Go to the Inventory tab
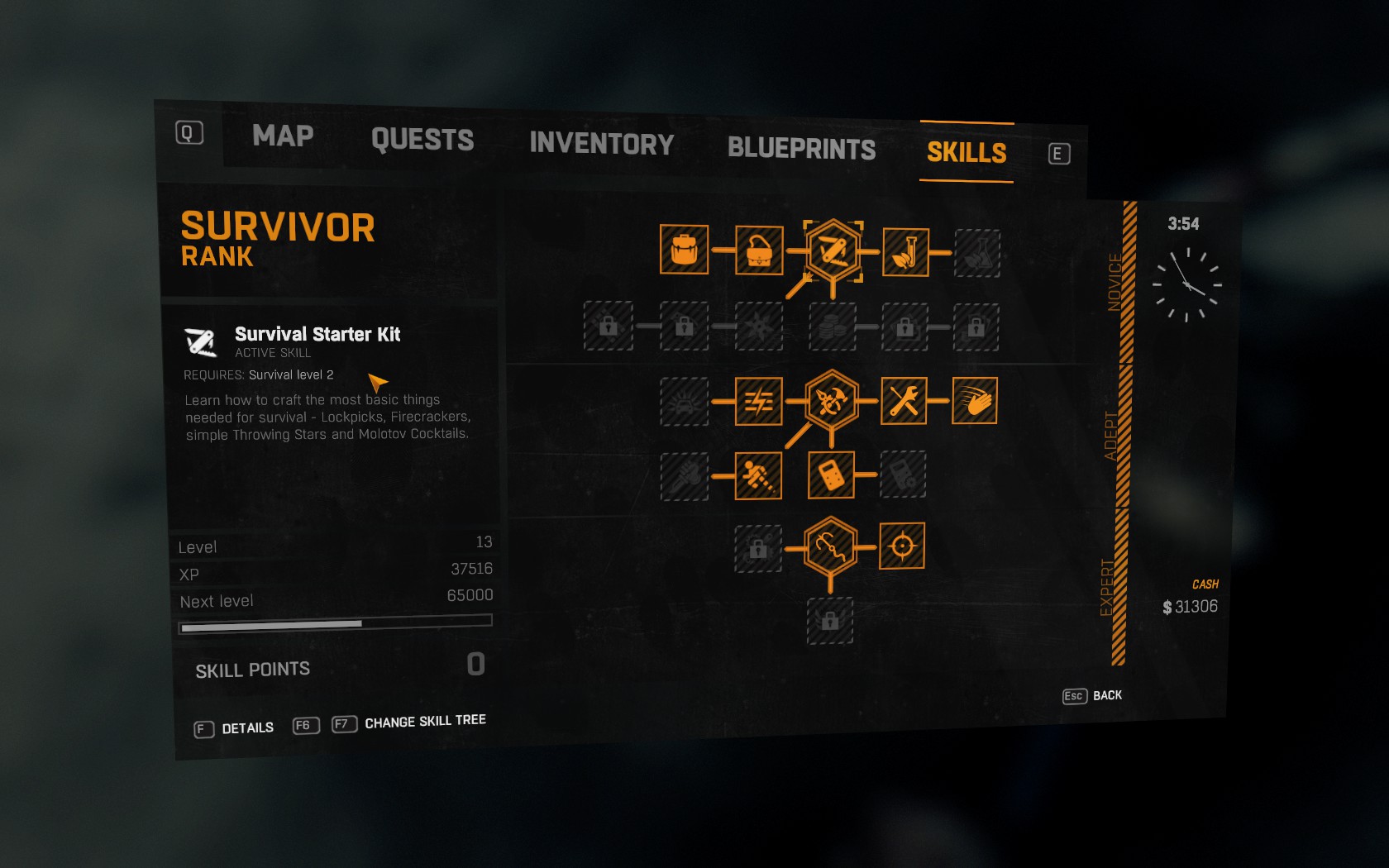The image size is (1389, 868). [601, 144]
